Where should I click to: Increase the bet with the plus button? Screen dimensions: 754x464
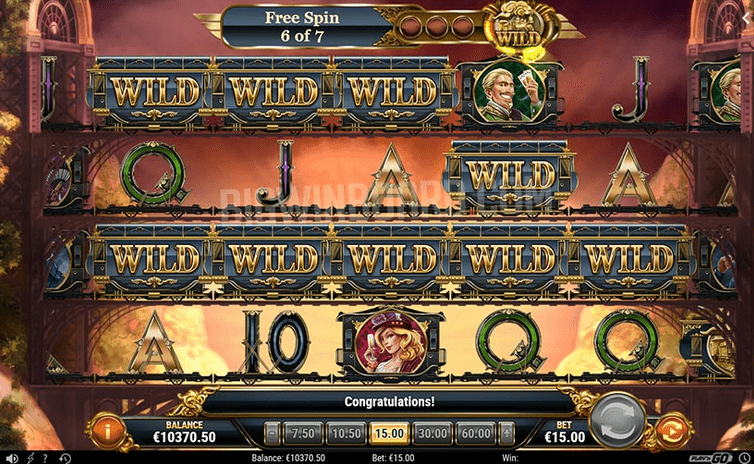pyautogui.click(x=505, y=433)
